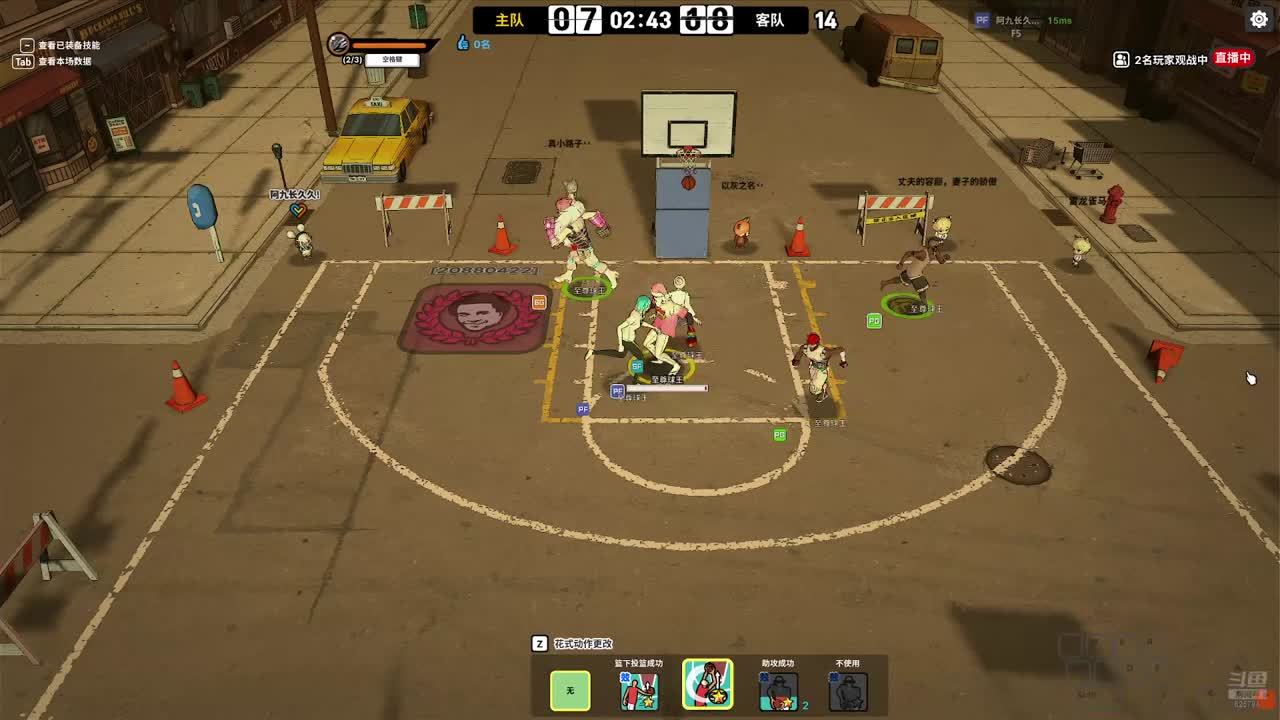Select the green 无 freestyle slot

pyautogui.click(x=570, y=690)
